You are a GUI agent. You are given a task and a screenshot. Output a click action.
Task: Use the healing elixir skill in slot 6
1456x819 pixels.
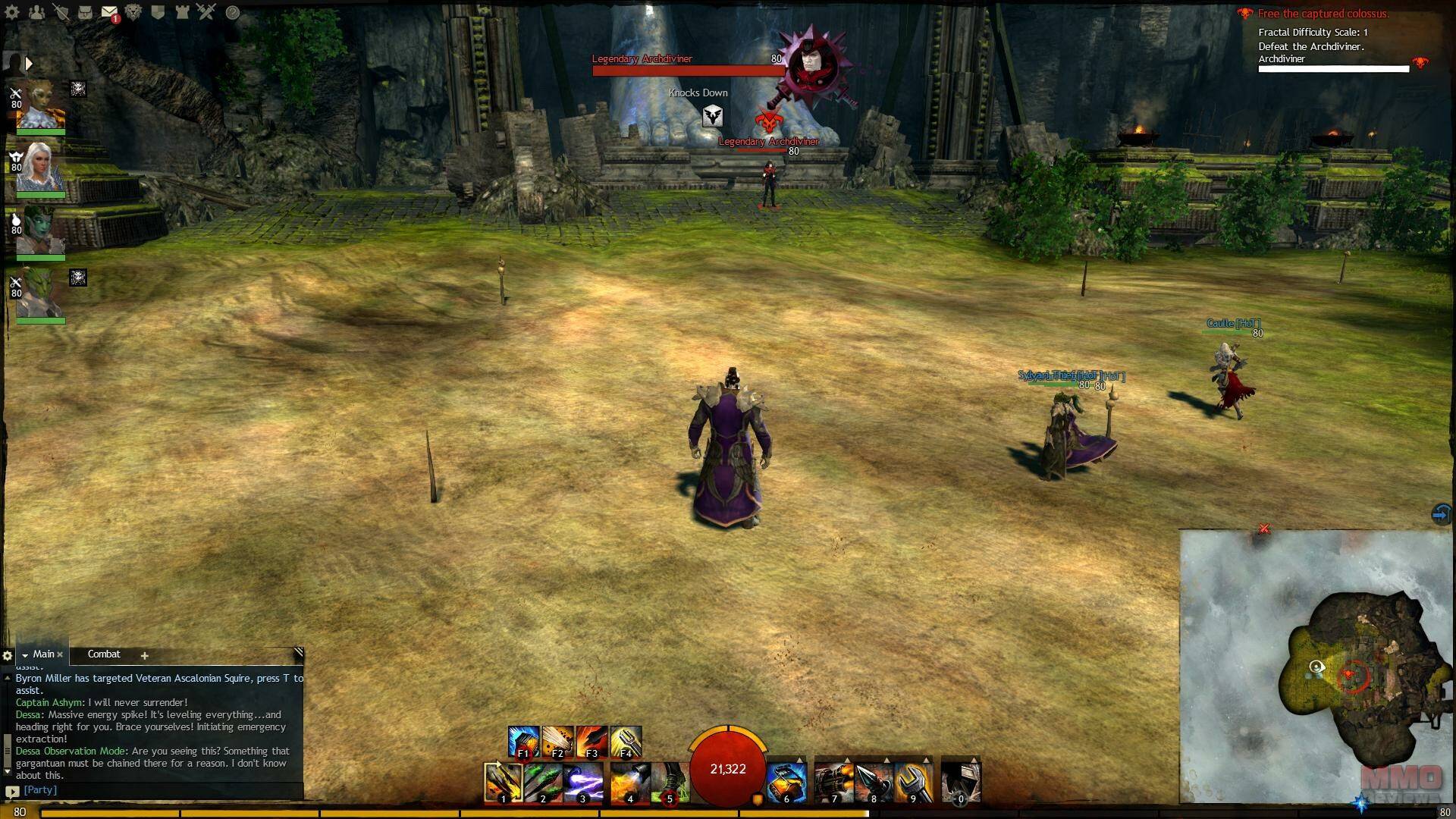pos(786,782)
